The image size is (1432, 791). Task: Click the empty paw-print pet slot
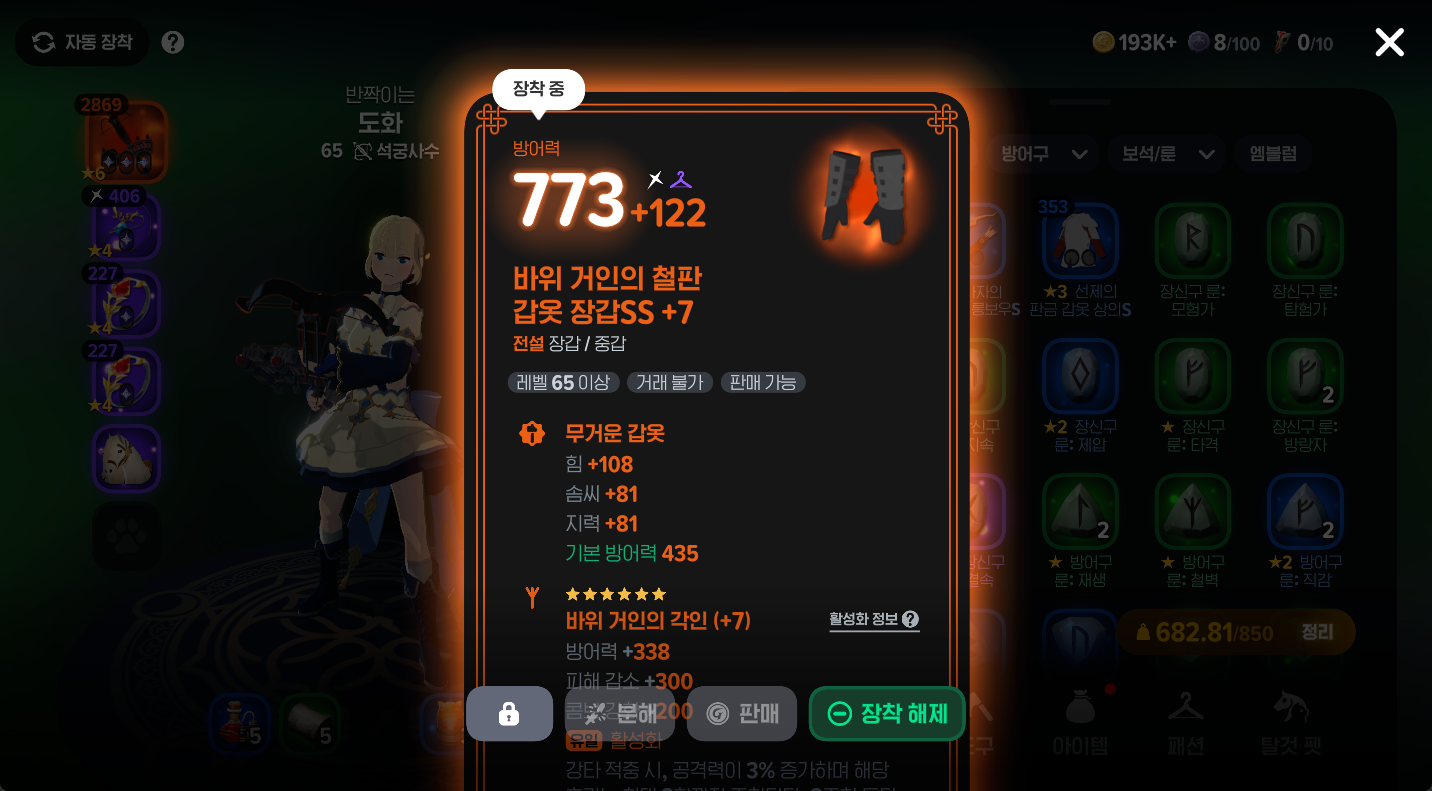(126, 537)
